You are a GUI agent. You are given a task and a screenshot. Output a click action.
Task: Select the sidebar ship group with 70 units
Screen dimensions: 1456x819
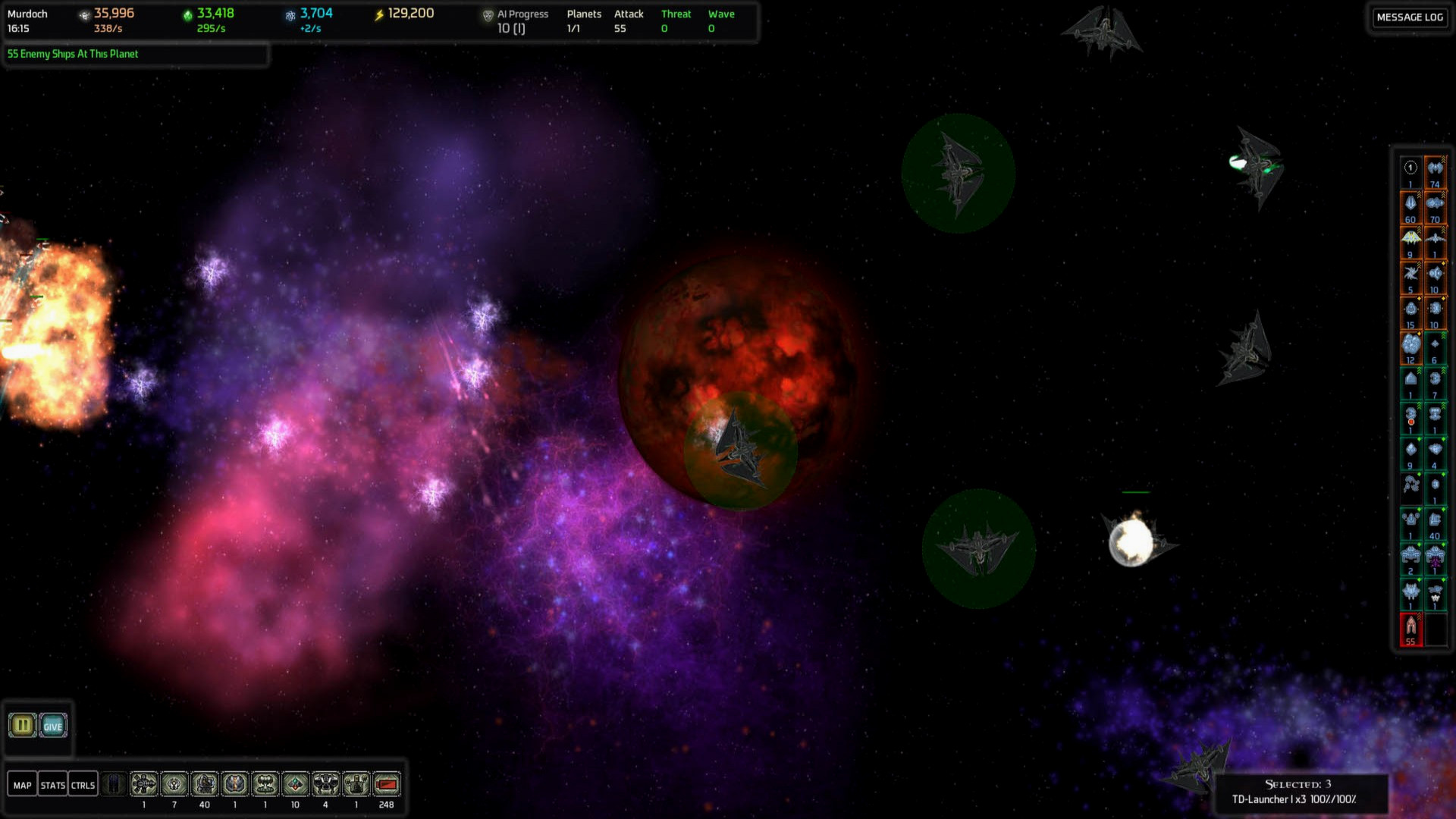pos(1435,206)
